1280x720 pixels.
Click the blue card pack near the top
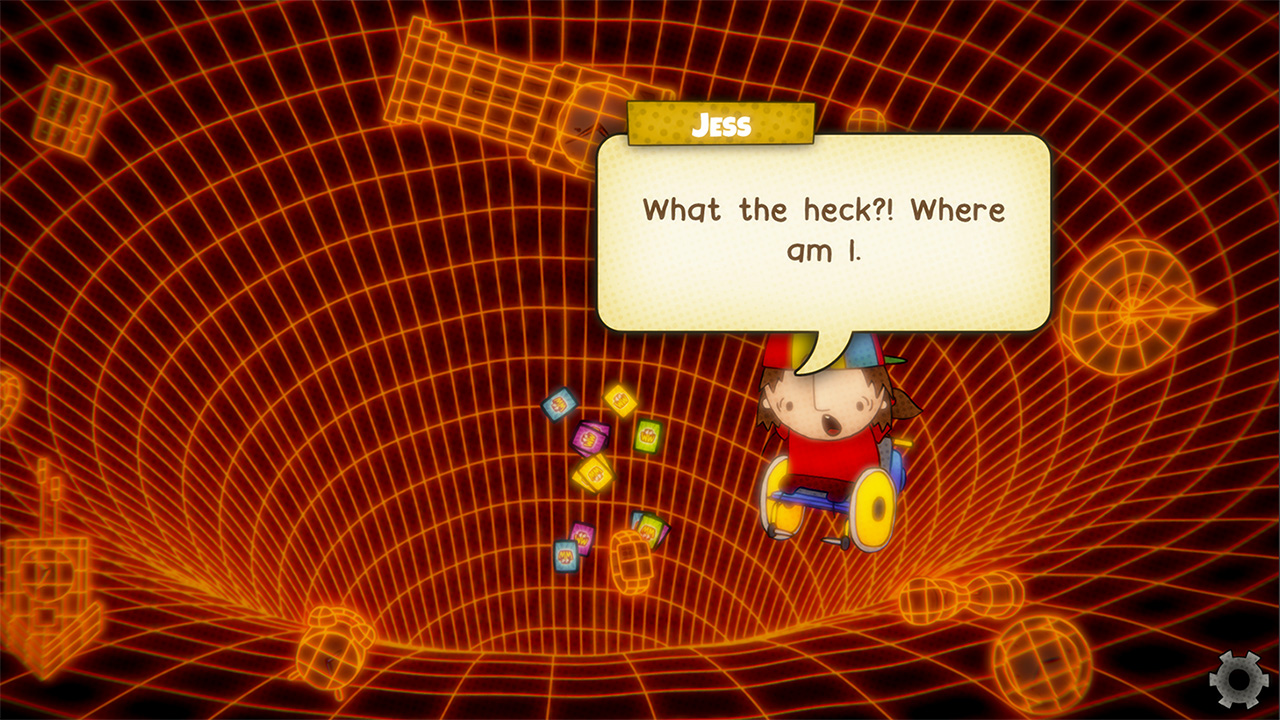558,403
